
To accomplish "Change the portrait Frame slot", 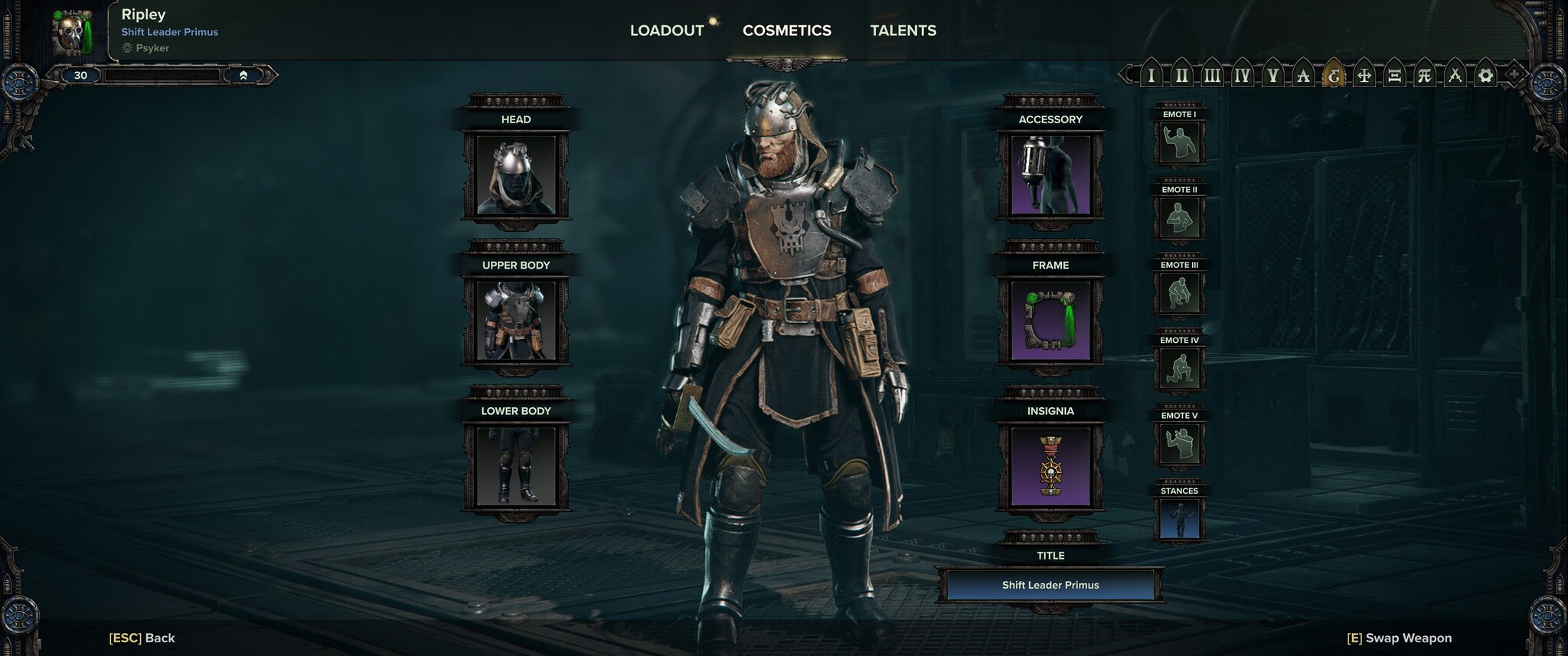I will tap(1050, 321).
